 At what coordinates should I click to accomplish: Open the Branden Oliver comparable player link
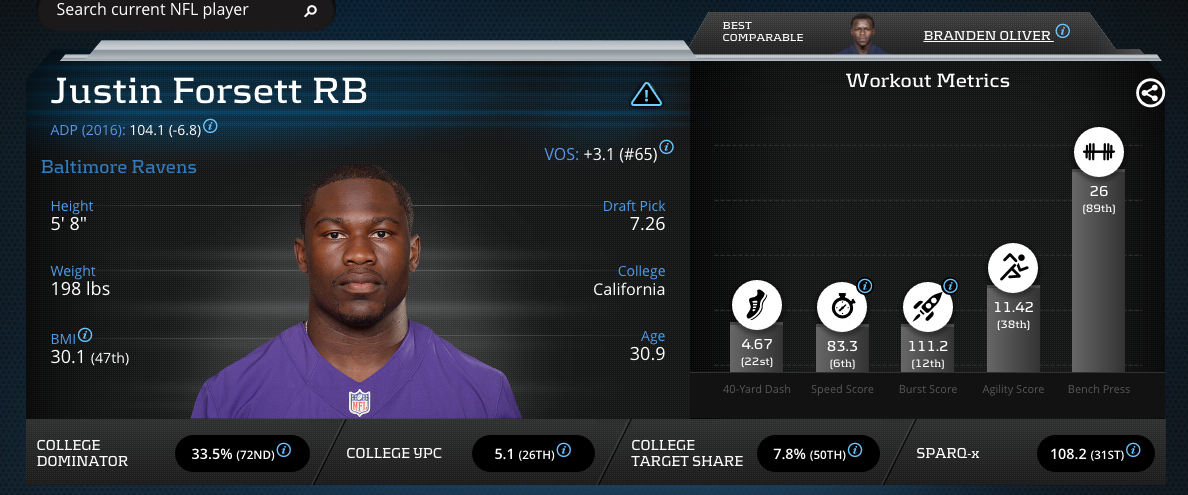[987, 35]
